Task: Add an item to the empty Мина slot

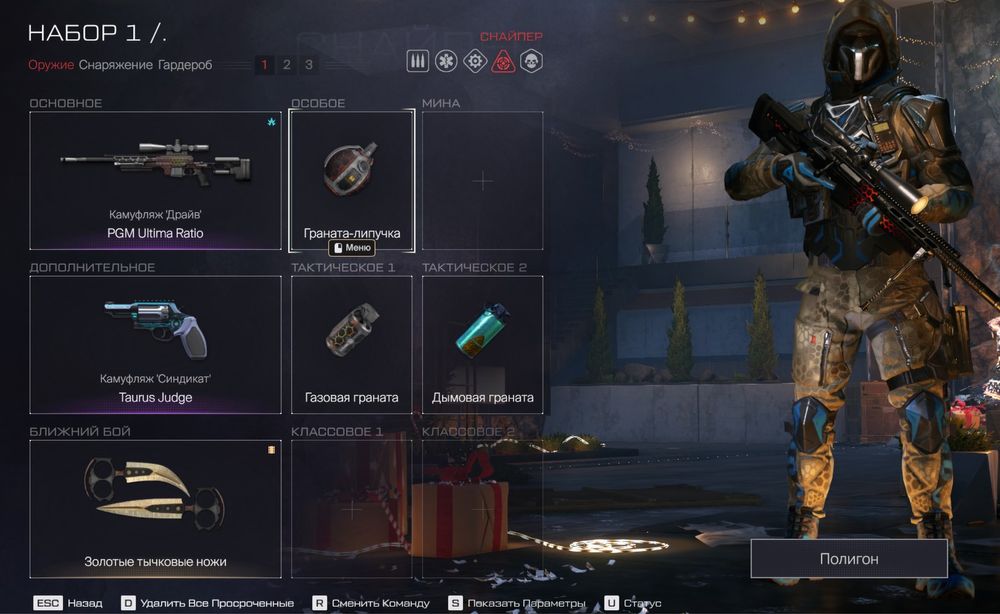Action: point(482,180)
